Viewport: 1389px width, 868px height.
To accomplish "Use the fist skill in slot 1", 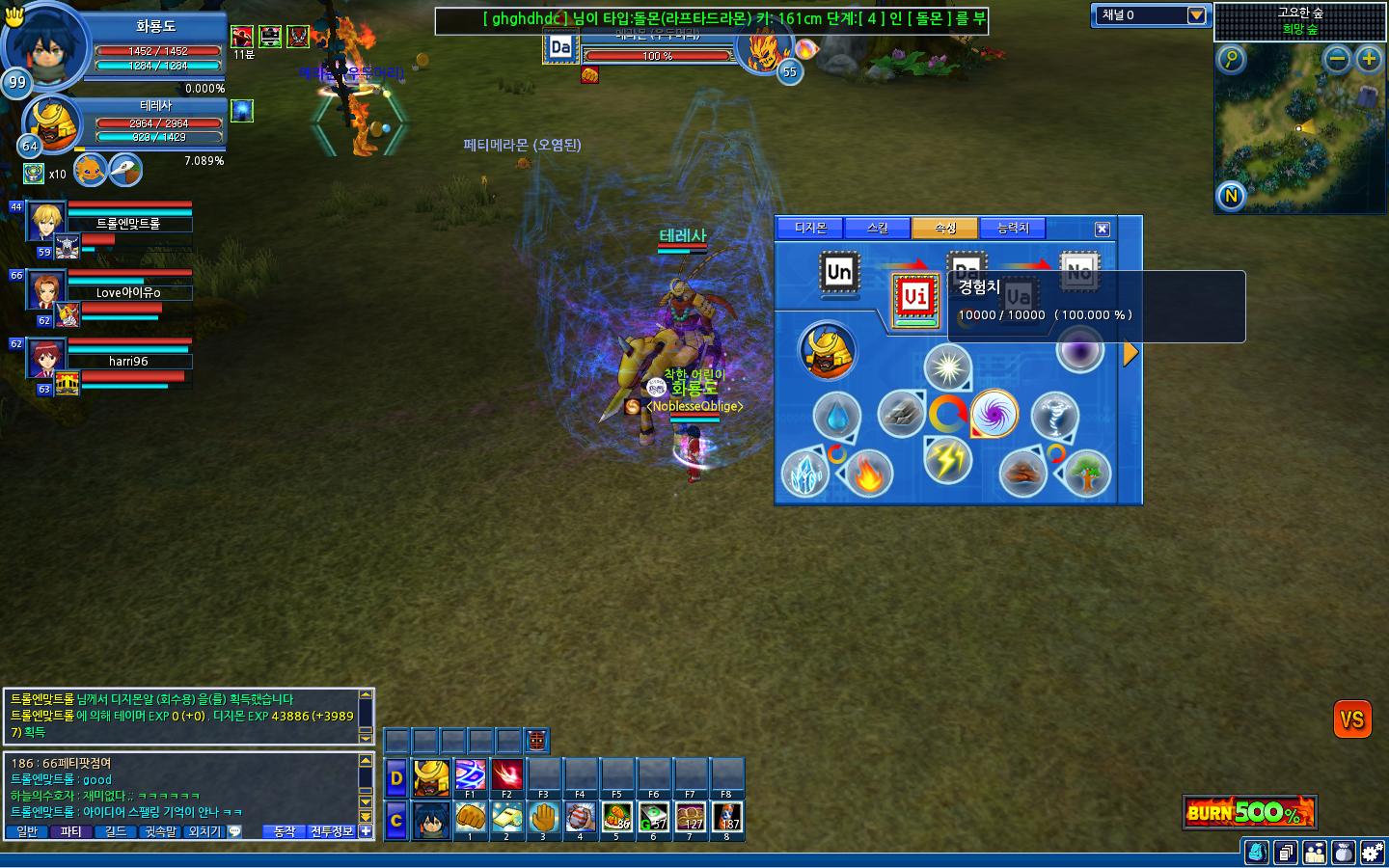I will coord(470,818).
